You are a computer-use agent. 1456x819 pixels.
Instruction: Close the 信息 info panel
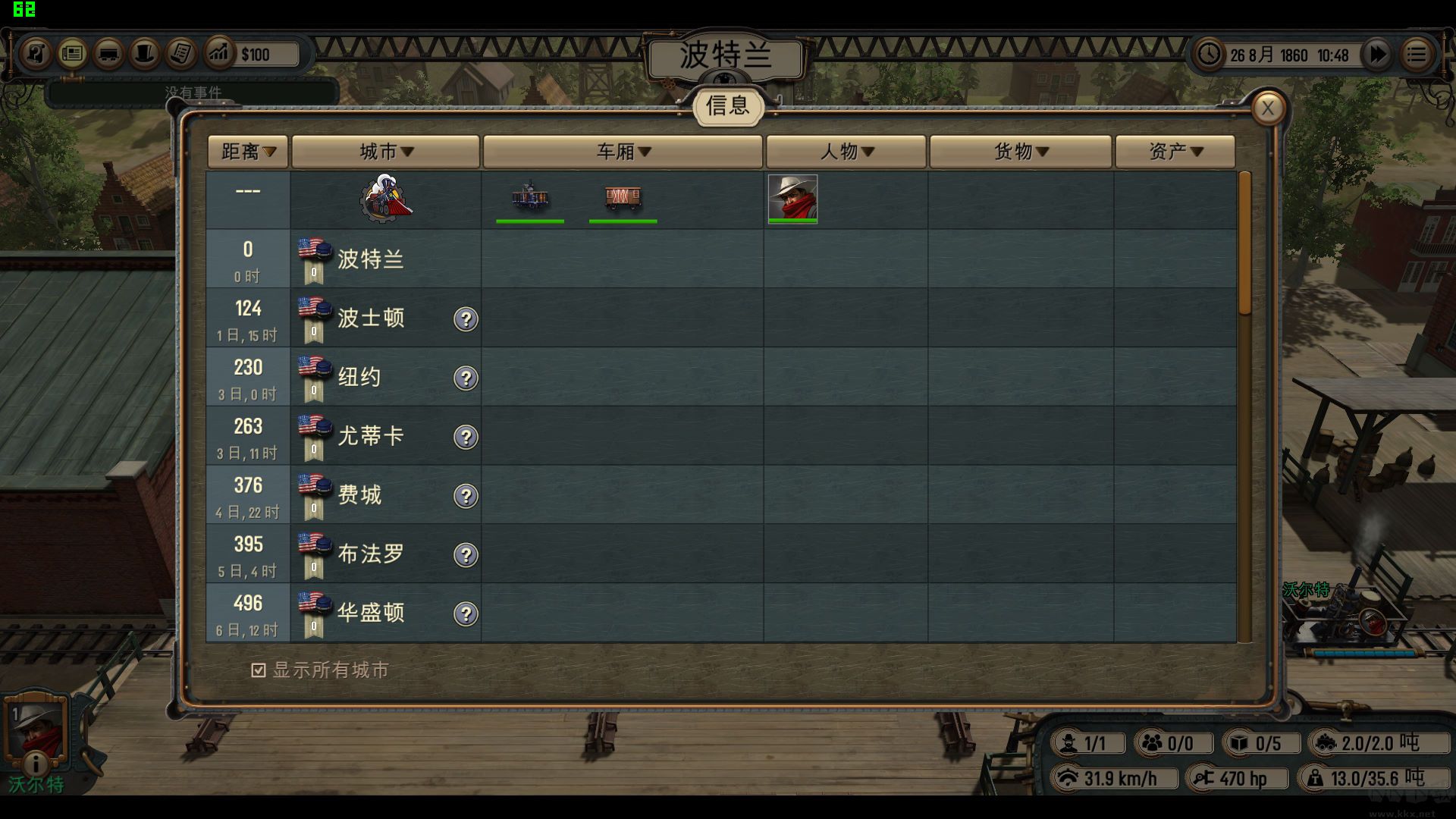coord(1267,109)
